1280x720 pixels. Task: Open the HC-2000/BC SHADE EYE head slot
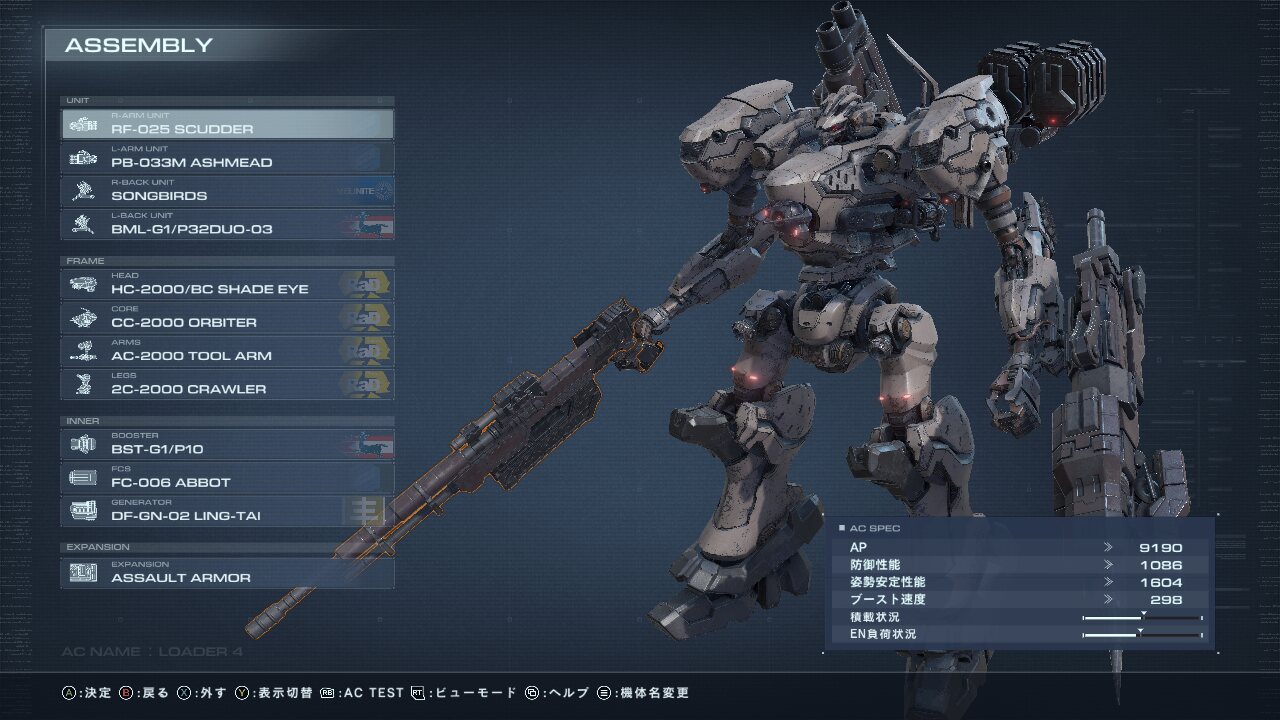(x=227, y=284)
